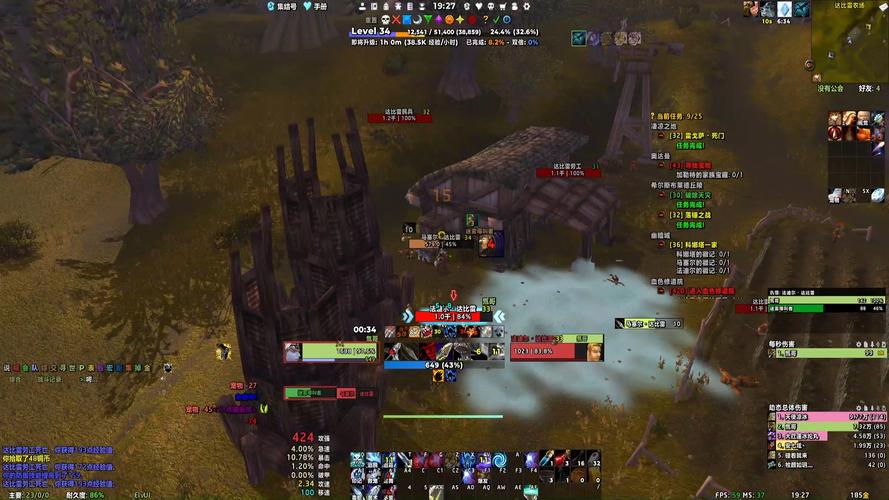Click the blue crystal buff icon showing 6:34
The width and height of the screenshot is (889, 500).
pyautogui.click(x=785, y=9)
